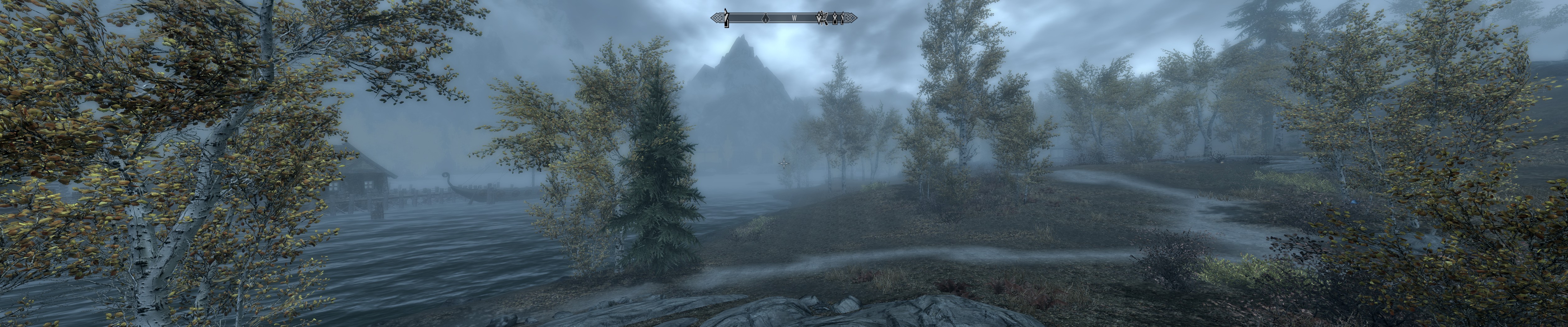Screen dimensions: 1568x327
Task: Select the mountain peak marker on the compass
Action: [727, 18]
